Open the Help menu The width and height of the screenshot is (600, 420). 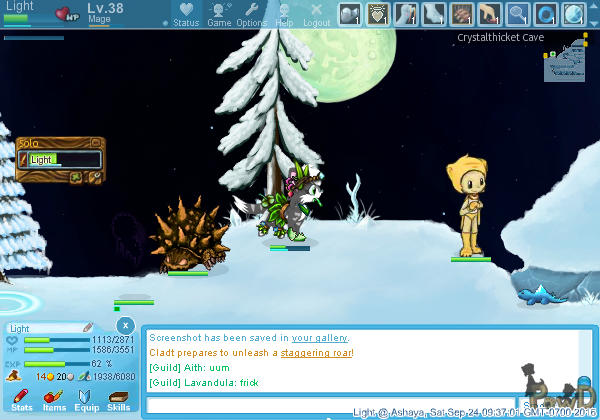(x=285, y=14)
